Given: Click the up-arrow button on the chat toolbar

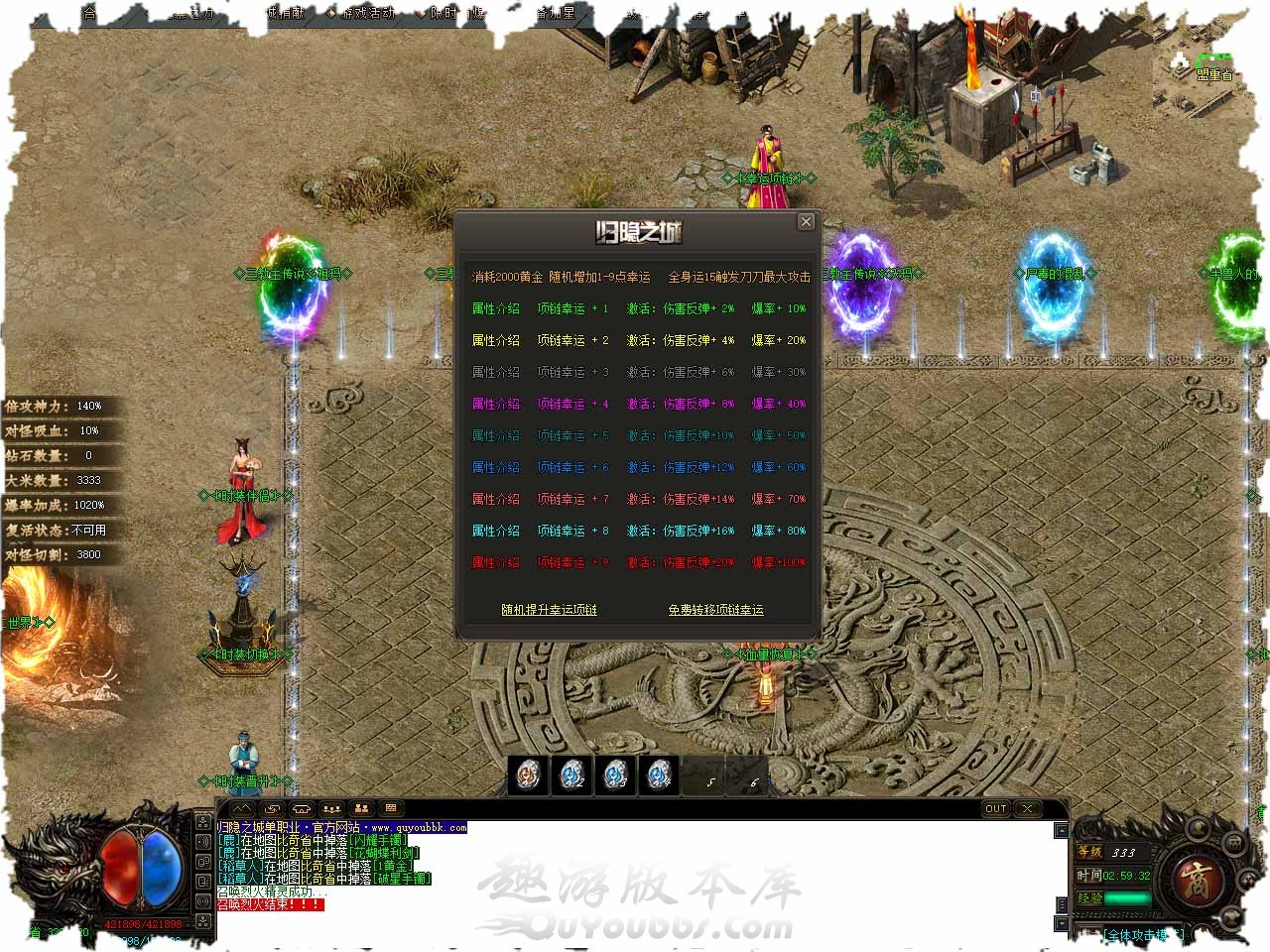Looking at the screenshot, I should pos(241,809).
